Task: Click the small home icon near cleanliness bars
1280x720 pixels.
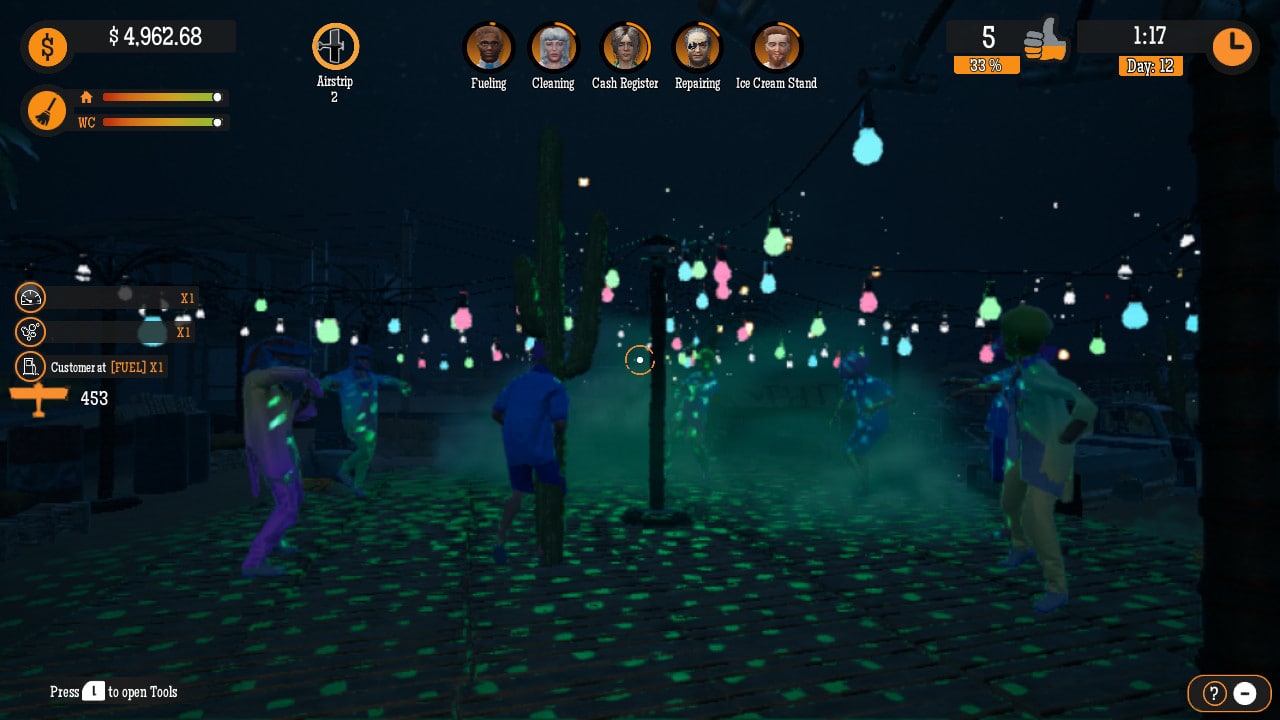Action: point(86,98)
